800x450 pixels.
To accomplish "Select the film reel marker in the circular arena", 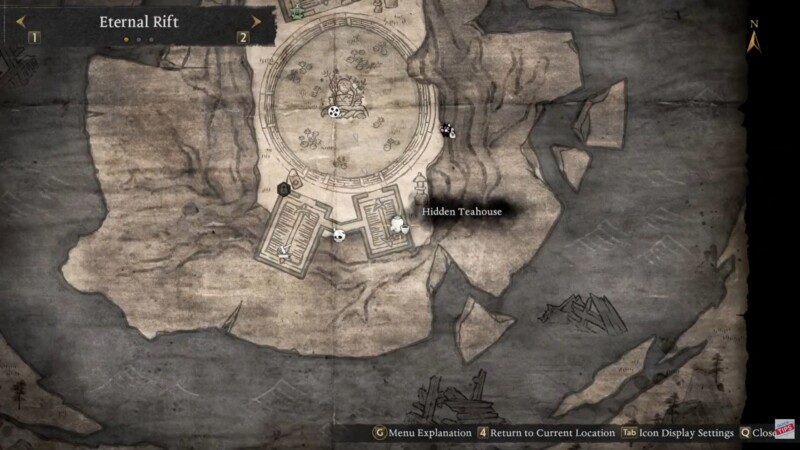I will coord(333,112).
